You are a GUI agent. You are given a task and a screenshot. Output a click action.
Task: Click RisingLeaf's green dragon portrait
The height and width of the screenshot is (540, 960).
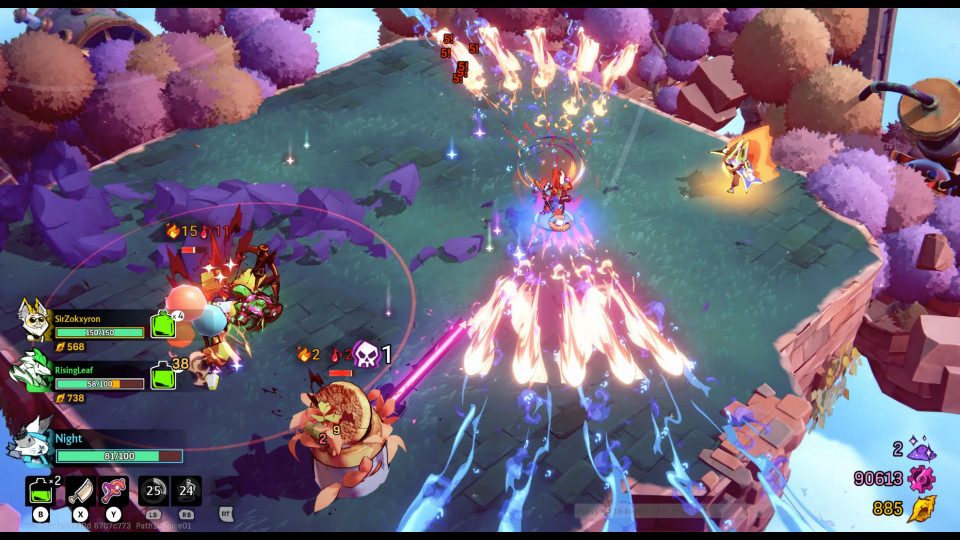(x=31, y=370)
